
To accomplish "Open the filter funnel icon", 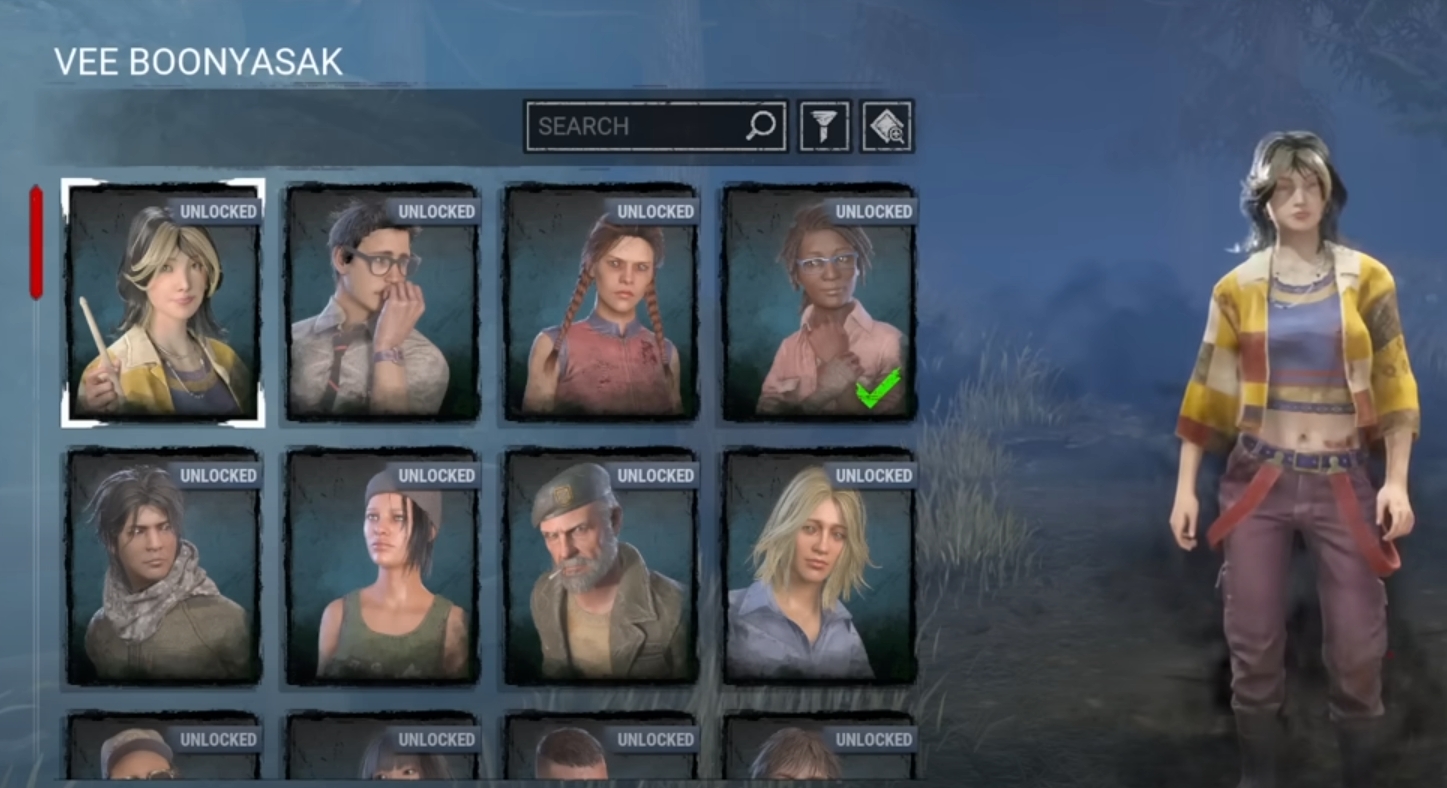I will (823, 125).
